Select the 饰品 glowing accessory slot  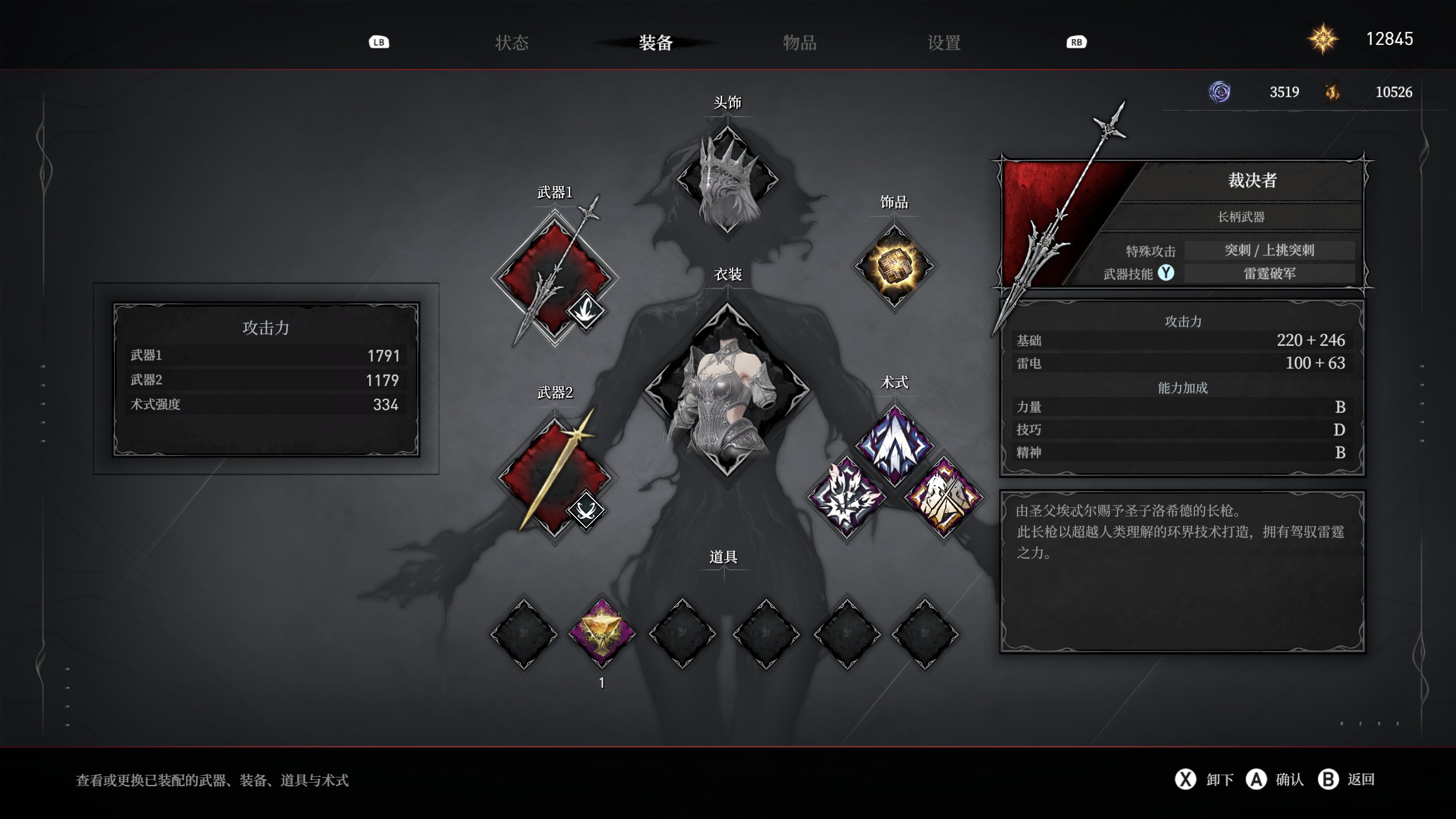click(894, 266)
